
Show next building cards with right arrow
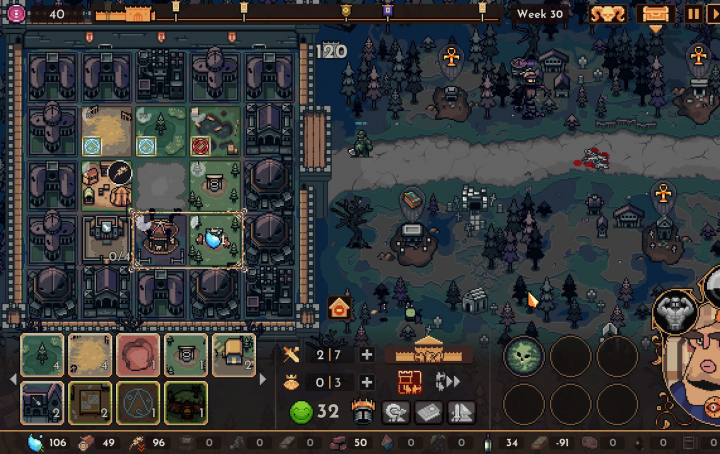[264, 379]
